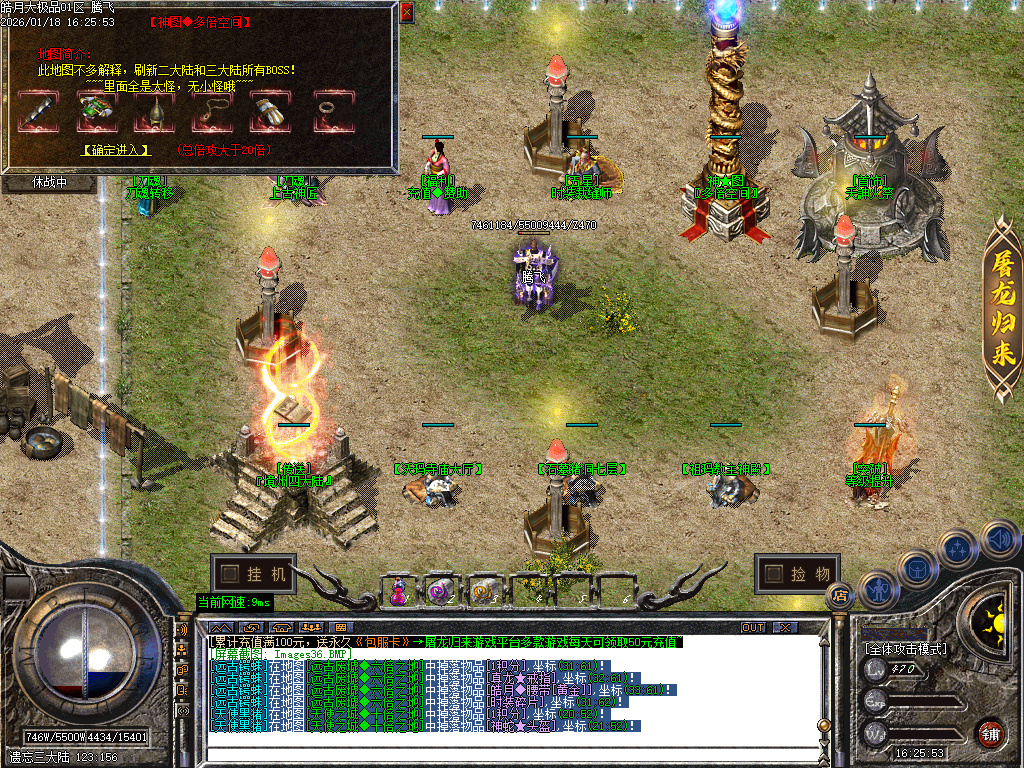
Task: Open the 屠龙归来 side banner
Action: (1003, 312)
